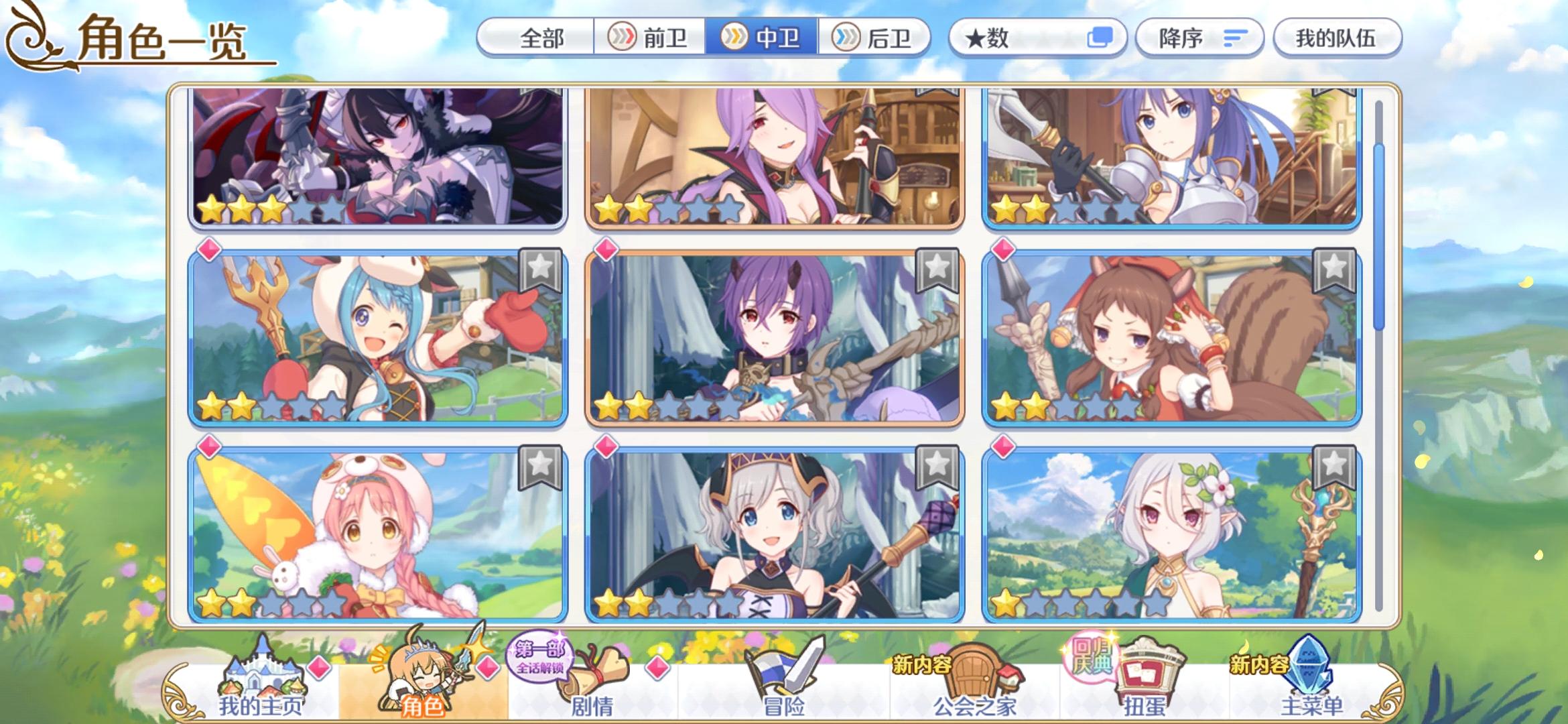Open the 降序 sort order selector

(1199, 39)
